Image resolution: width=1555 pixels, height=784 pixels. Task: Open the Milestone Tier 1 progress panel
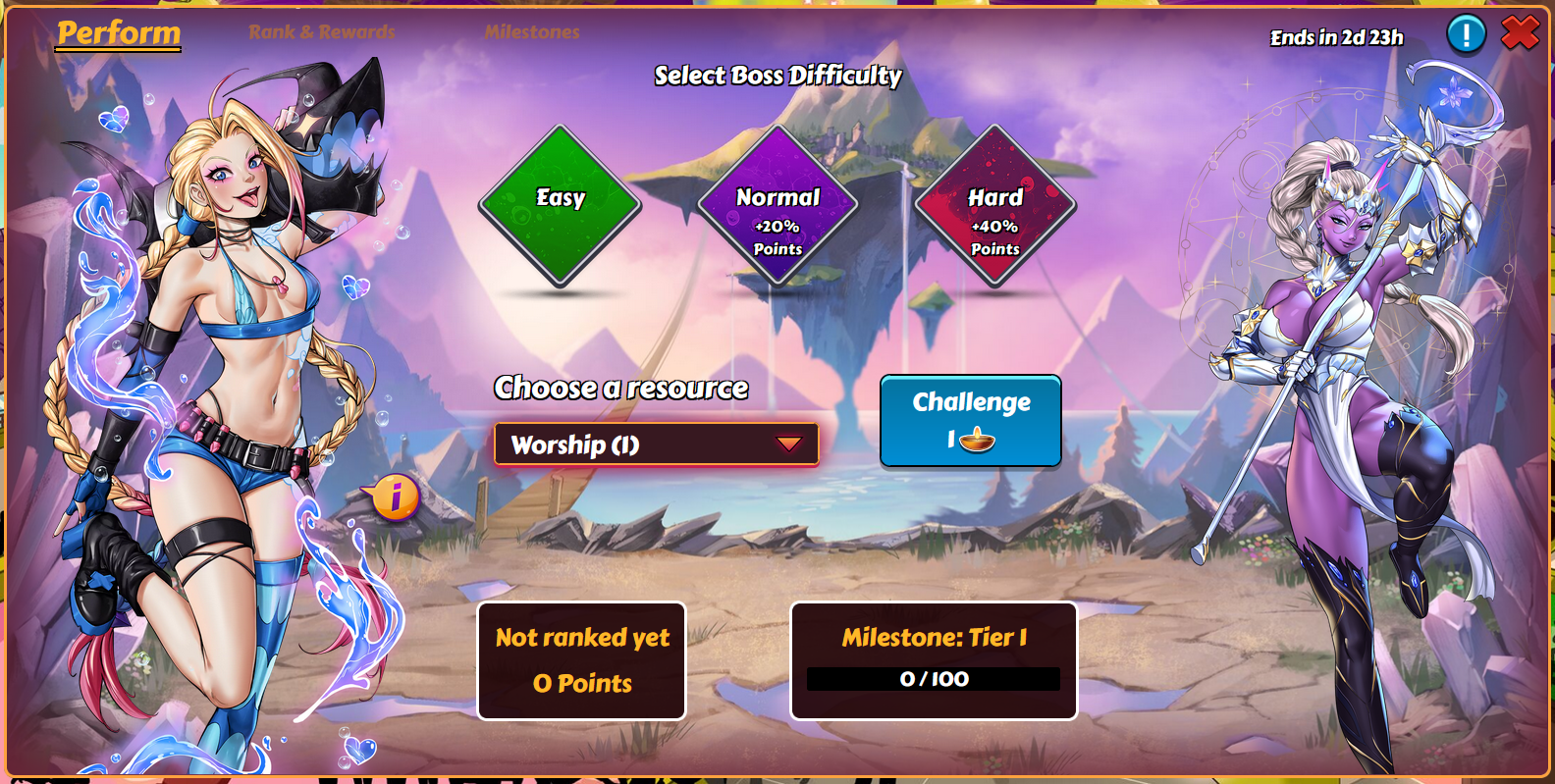(x=933, y=660)
